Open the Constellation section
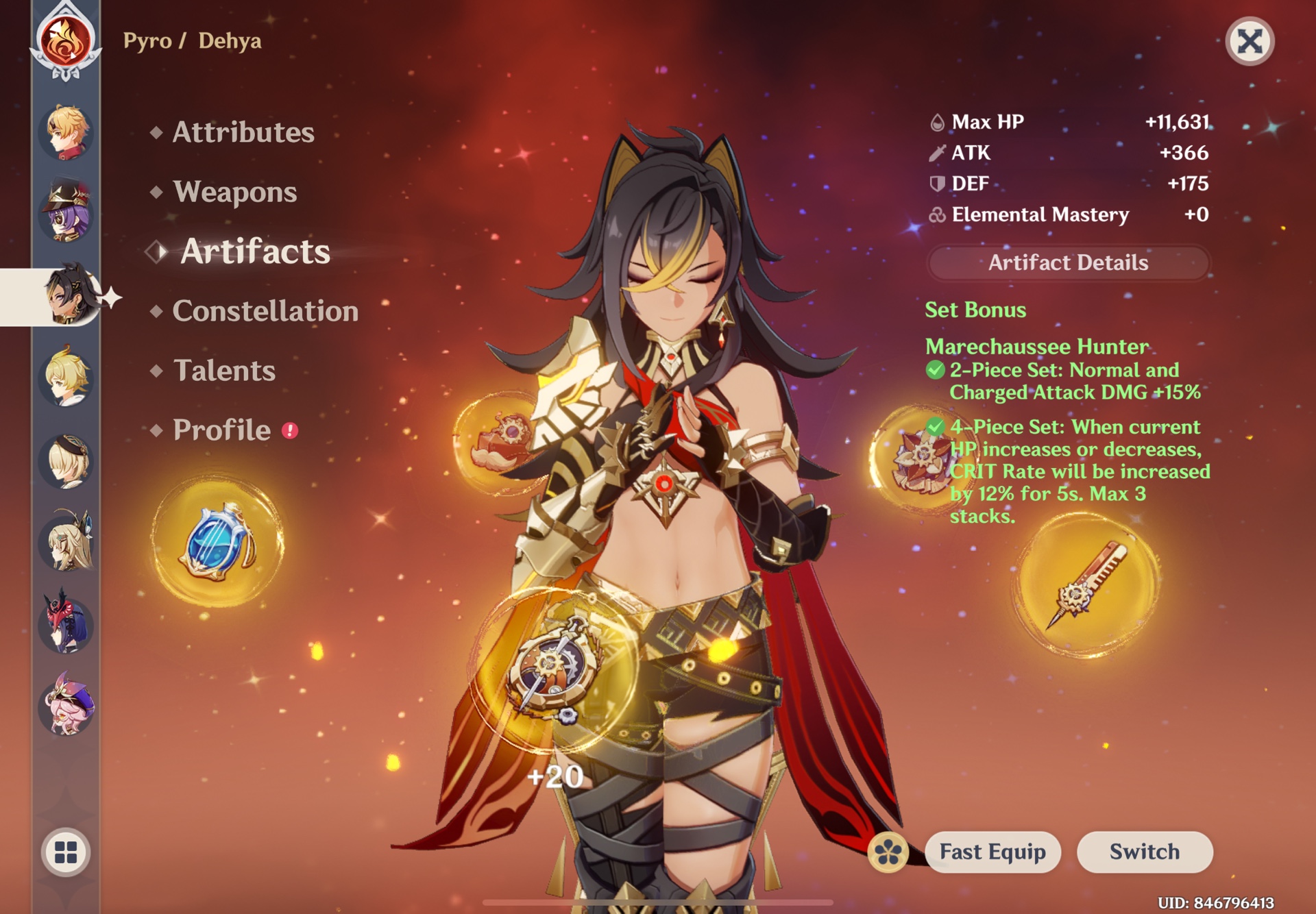Viewport: 1316px width, 914px height. (265, 312)
